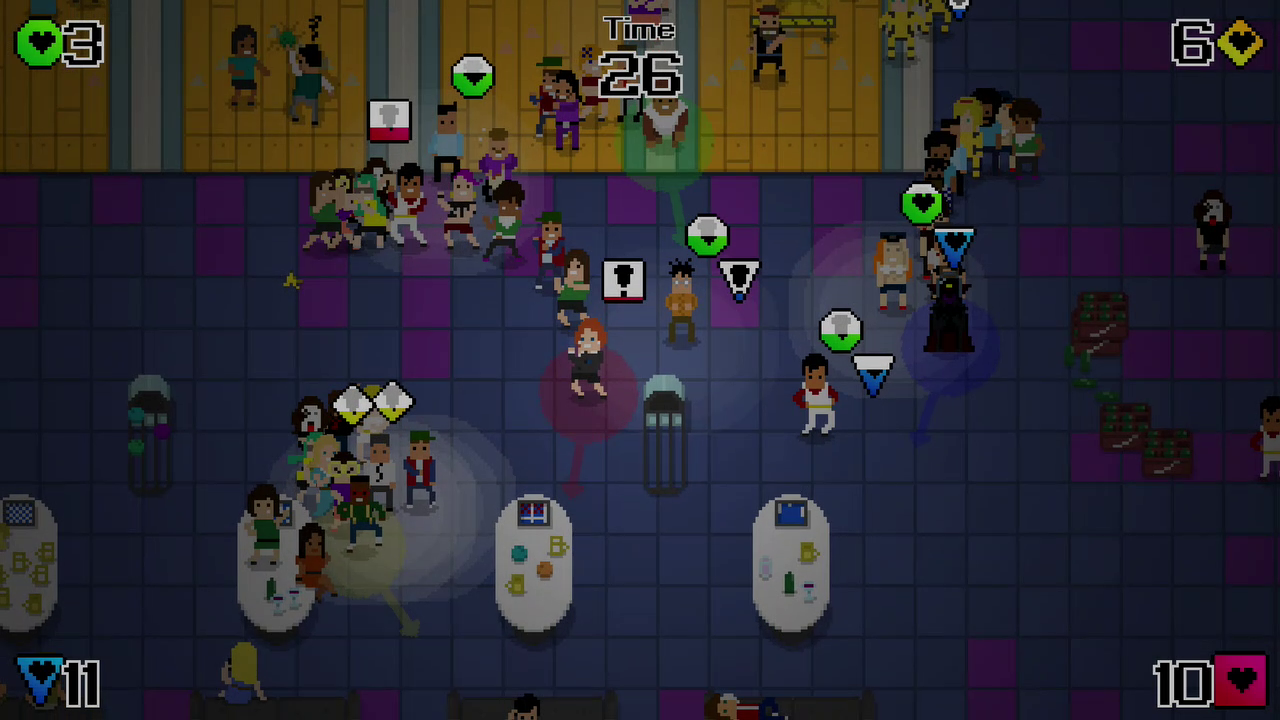Click the window icon on the center oval table
The image size is (1280, 720).
(x=533, y=513)
